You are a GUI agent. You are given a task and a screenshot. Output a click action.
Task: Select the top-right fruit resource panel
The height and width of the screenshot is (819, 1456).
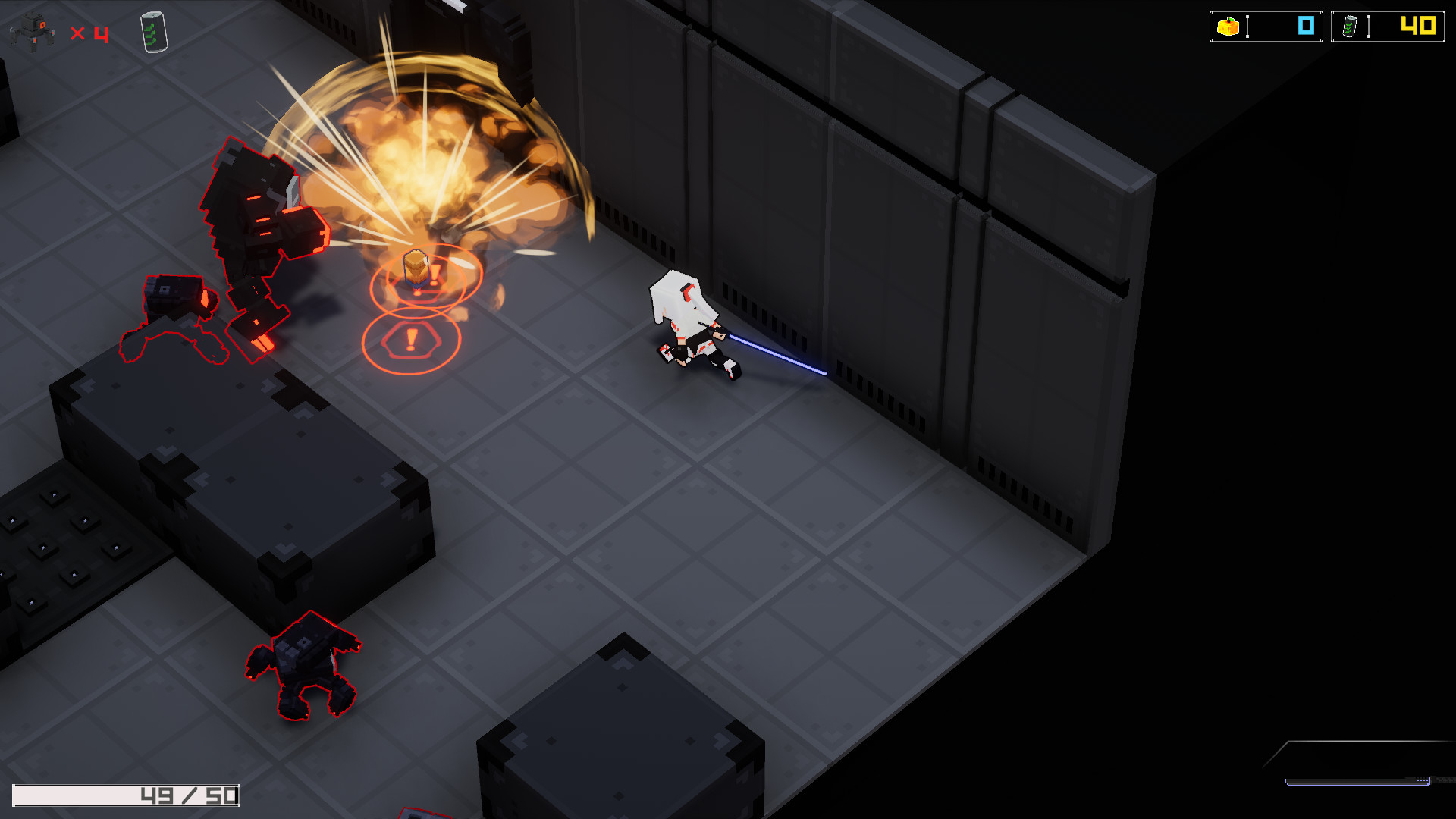(x=1265, y=25)
